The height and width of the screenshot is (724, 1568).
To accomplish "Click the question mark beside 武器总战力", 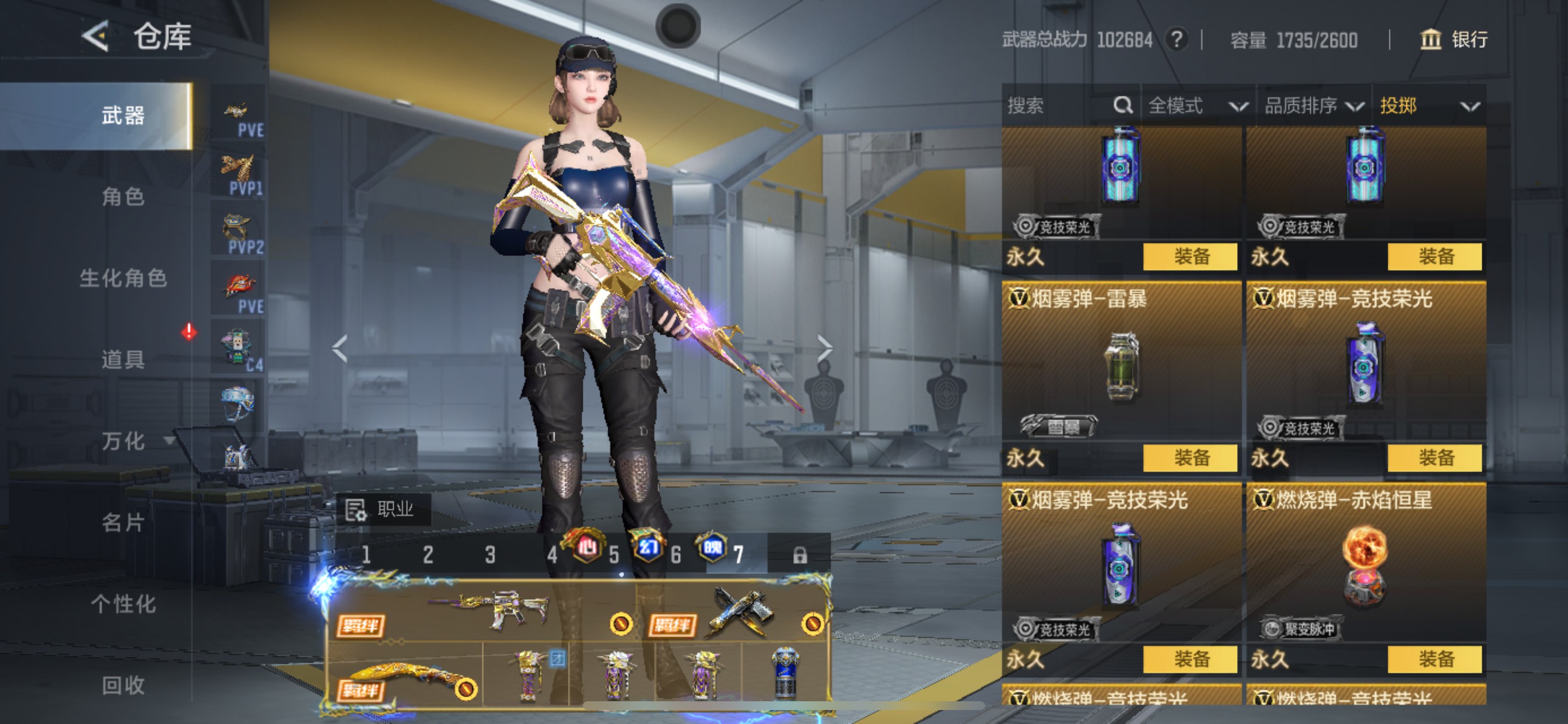I will click(x=1177, y=40).
